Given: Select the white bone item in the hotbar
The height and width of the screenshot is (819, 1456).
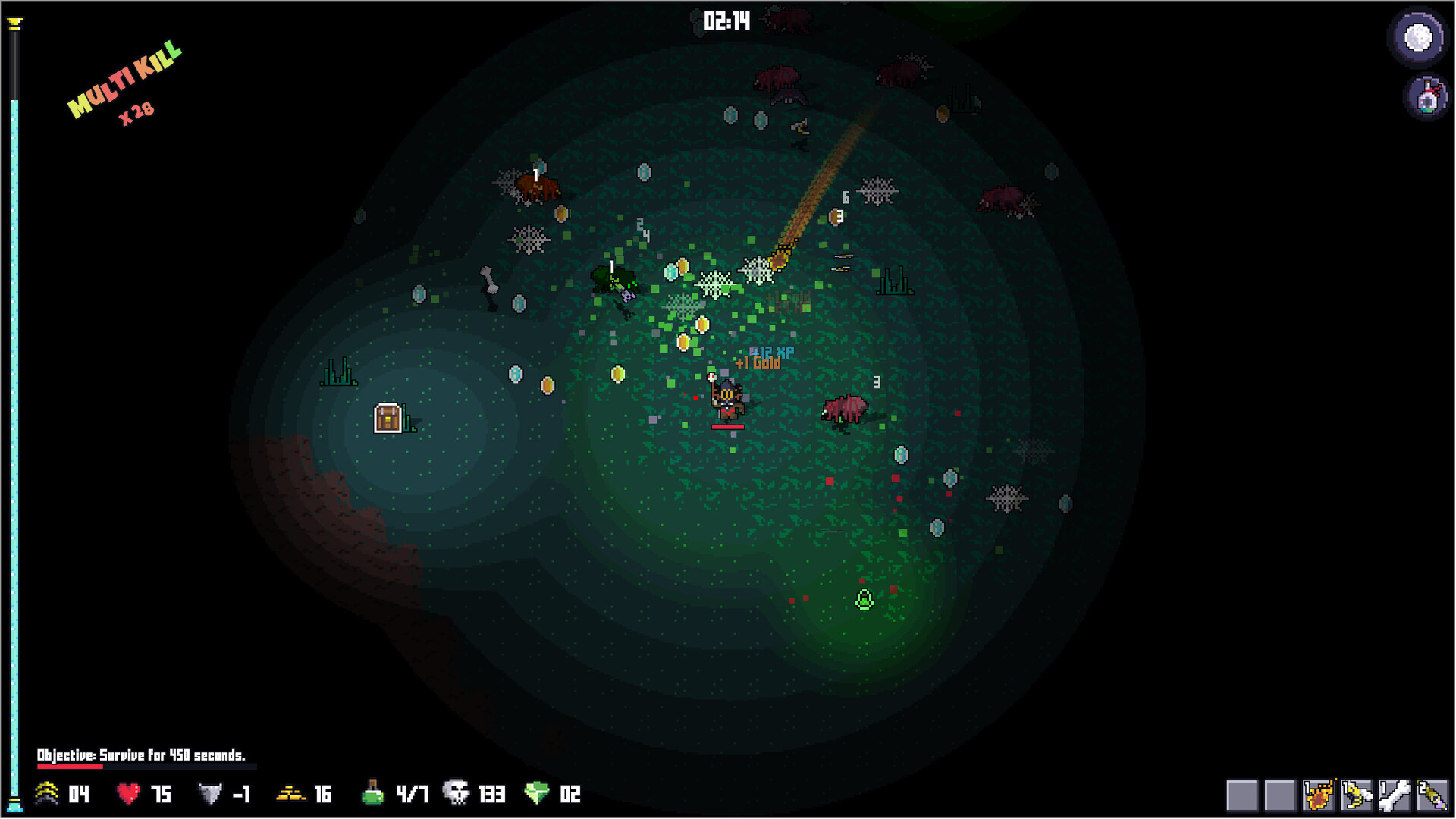Looking at the screenshot, I should pyautogui.click(x=1395, y=795).
